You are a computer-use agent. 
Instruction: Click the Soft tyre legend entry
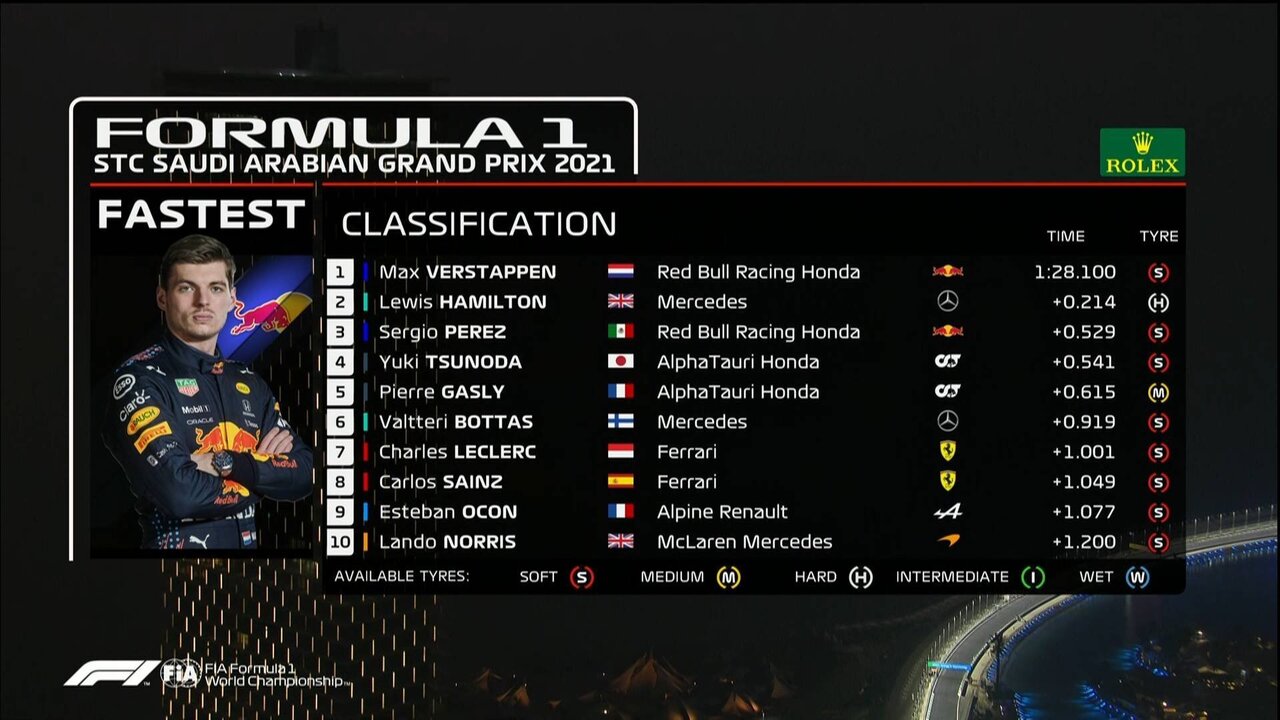pos(581,577)
